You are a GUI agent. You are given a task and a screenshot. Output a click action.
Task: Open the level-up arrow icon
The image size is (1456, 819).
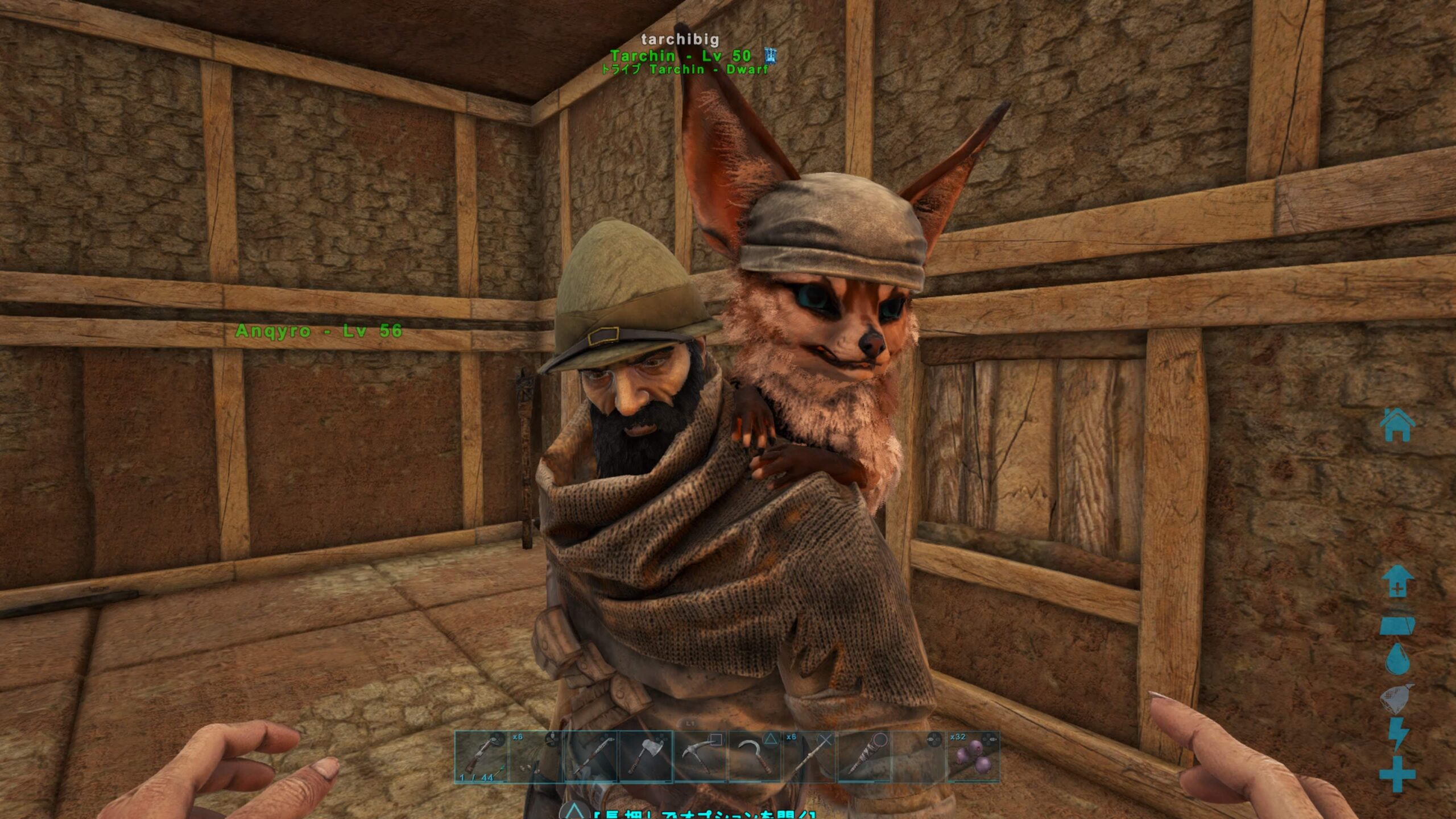pos(1397,581)
